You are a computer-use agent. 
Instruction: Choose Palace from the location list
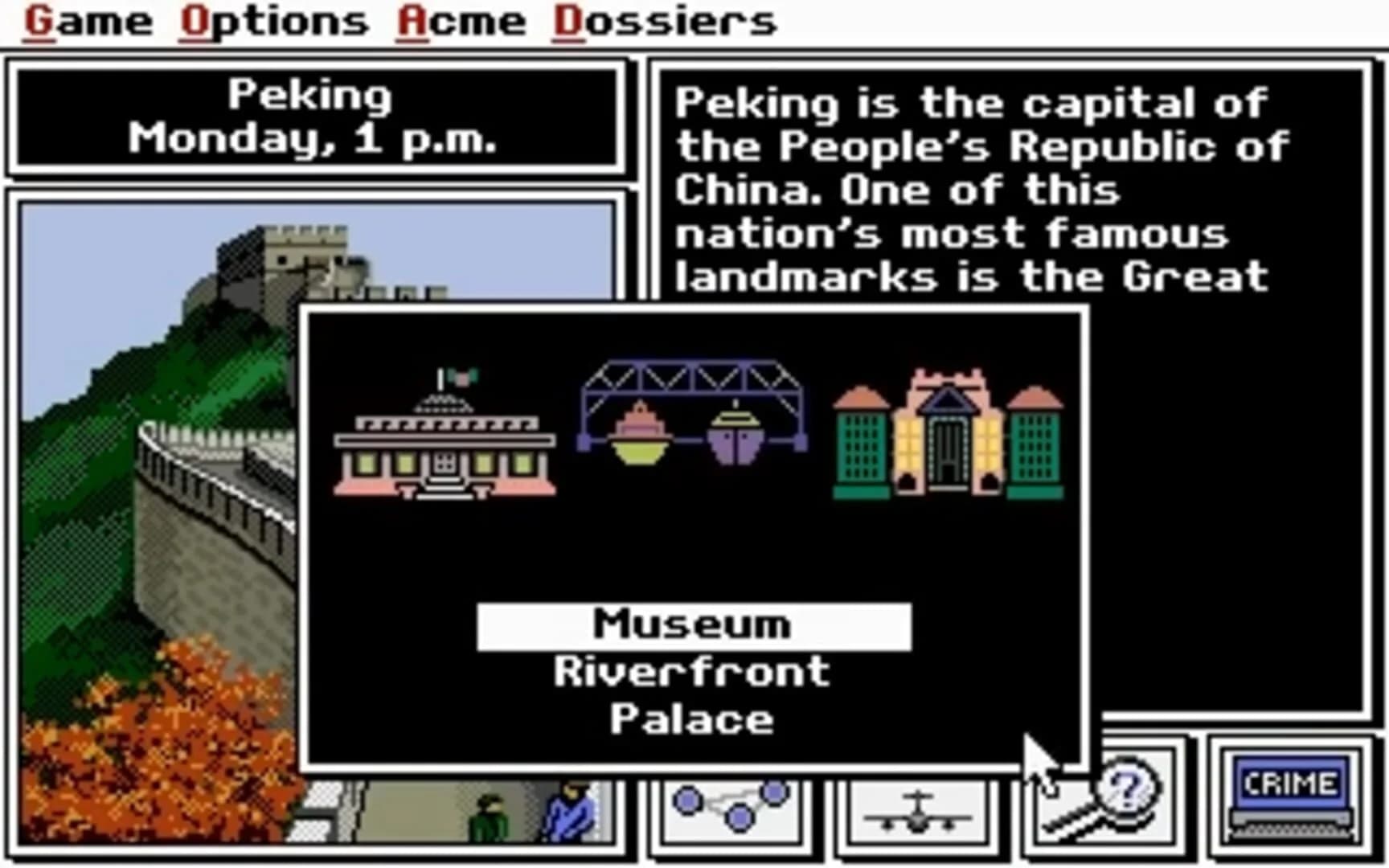693,718
